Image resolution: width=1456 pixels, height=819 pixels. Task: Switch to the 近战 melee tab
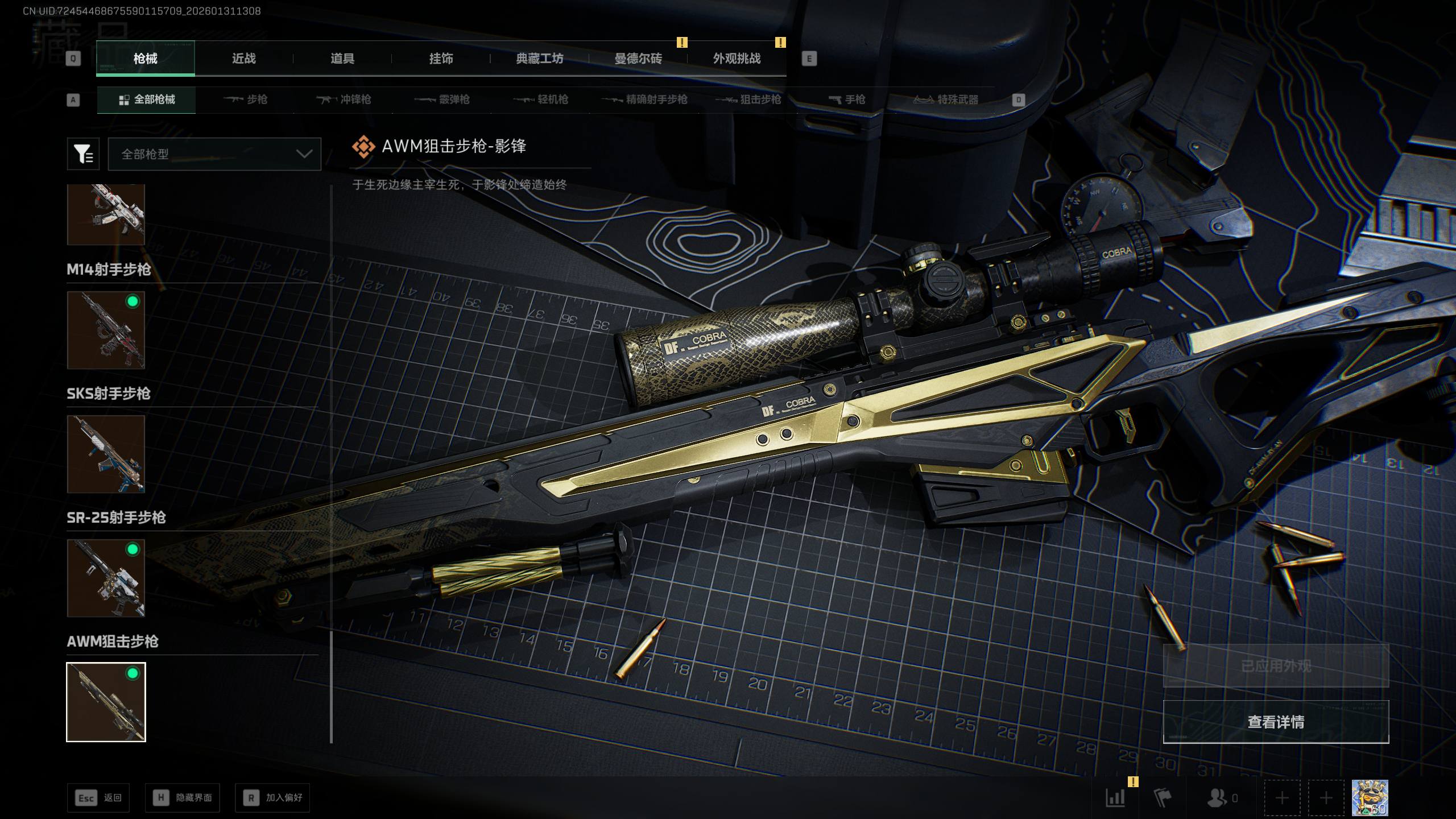coord(243,59)
